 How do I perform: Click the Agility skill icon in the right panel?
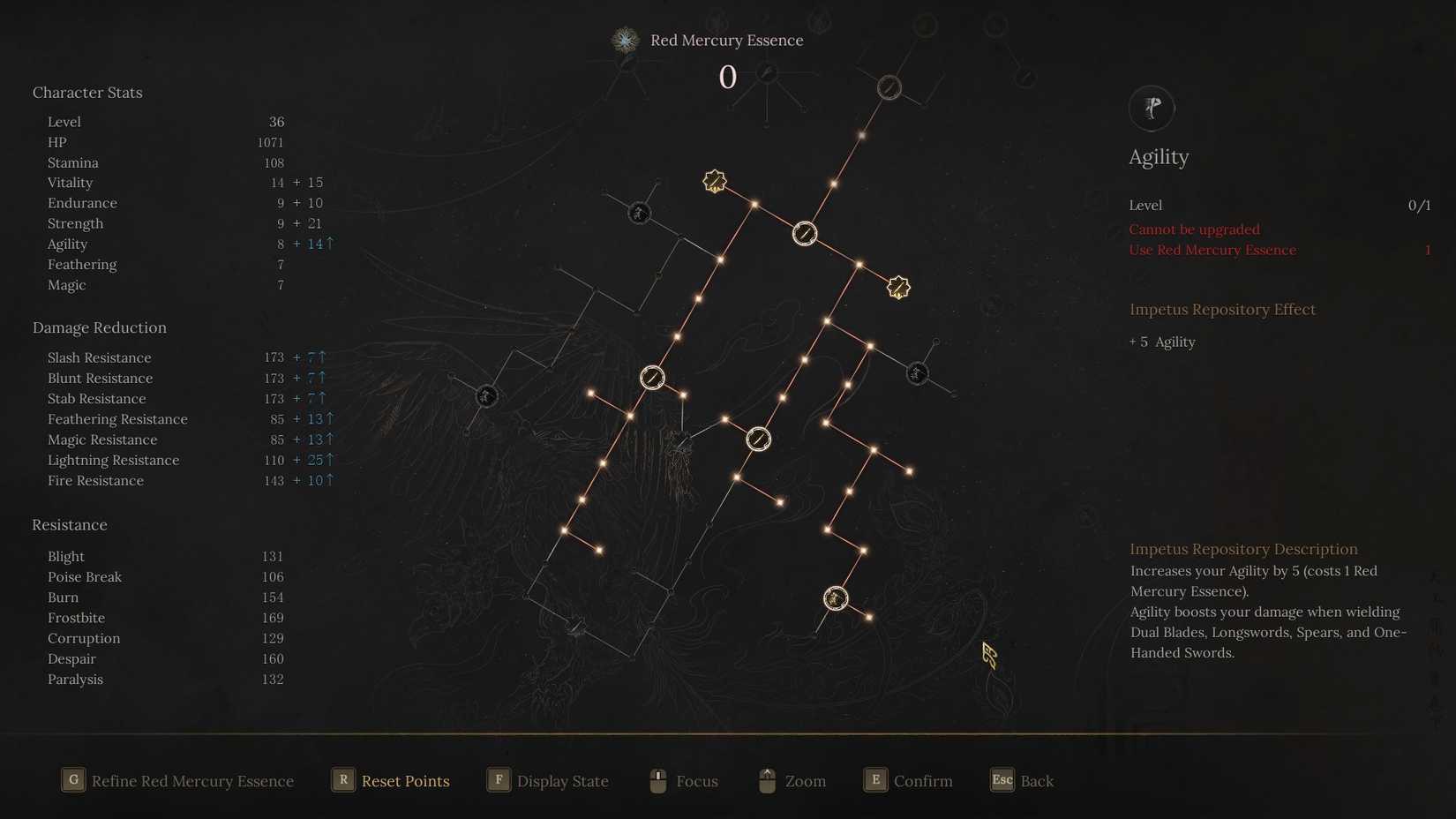[1152, 108]
